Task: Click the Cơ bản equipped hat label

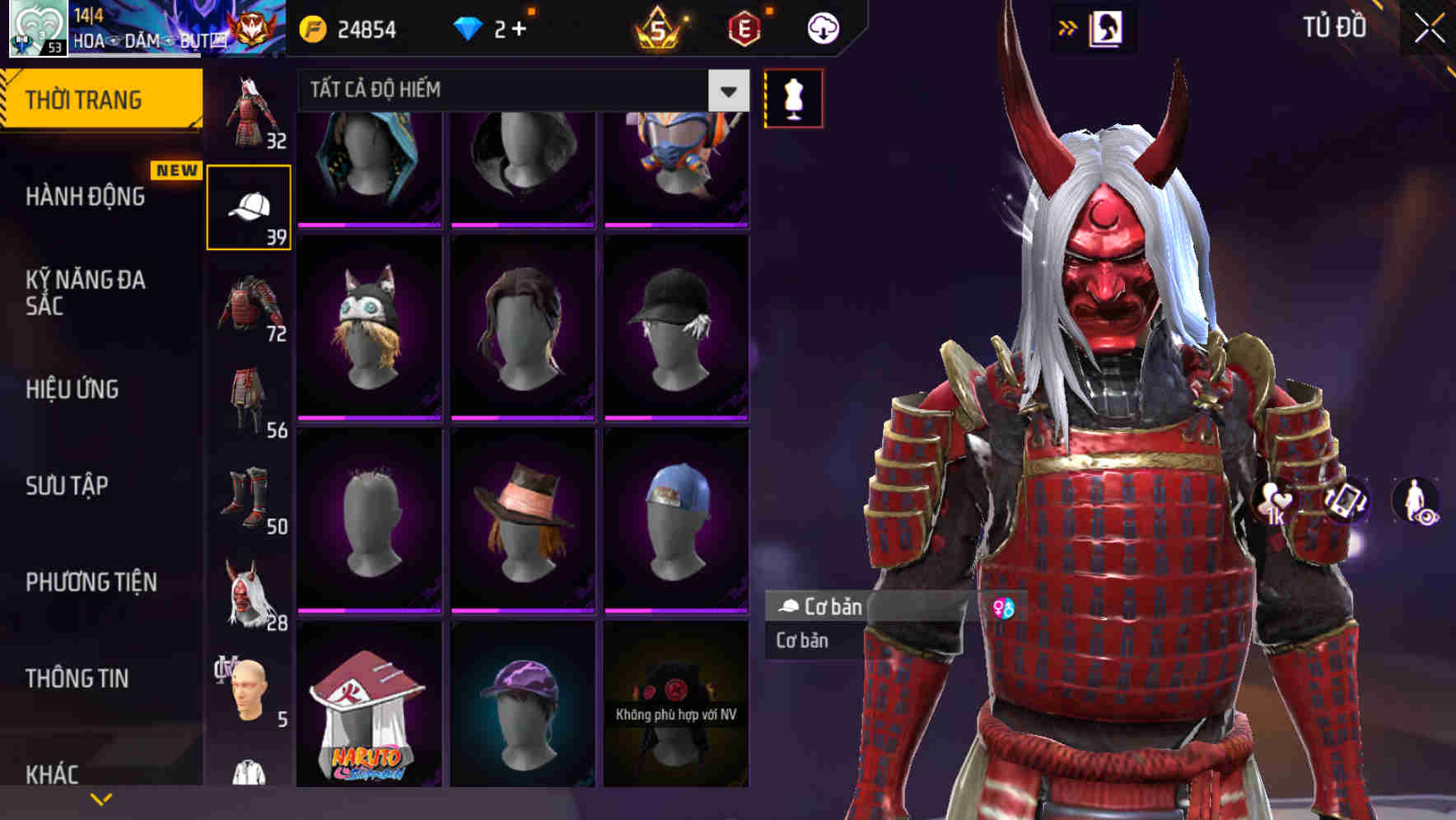Action: click(824, 607)
